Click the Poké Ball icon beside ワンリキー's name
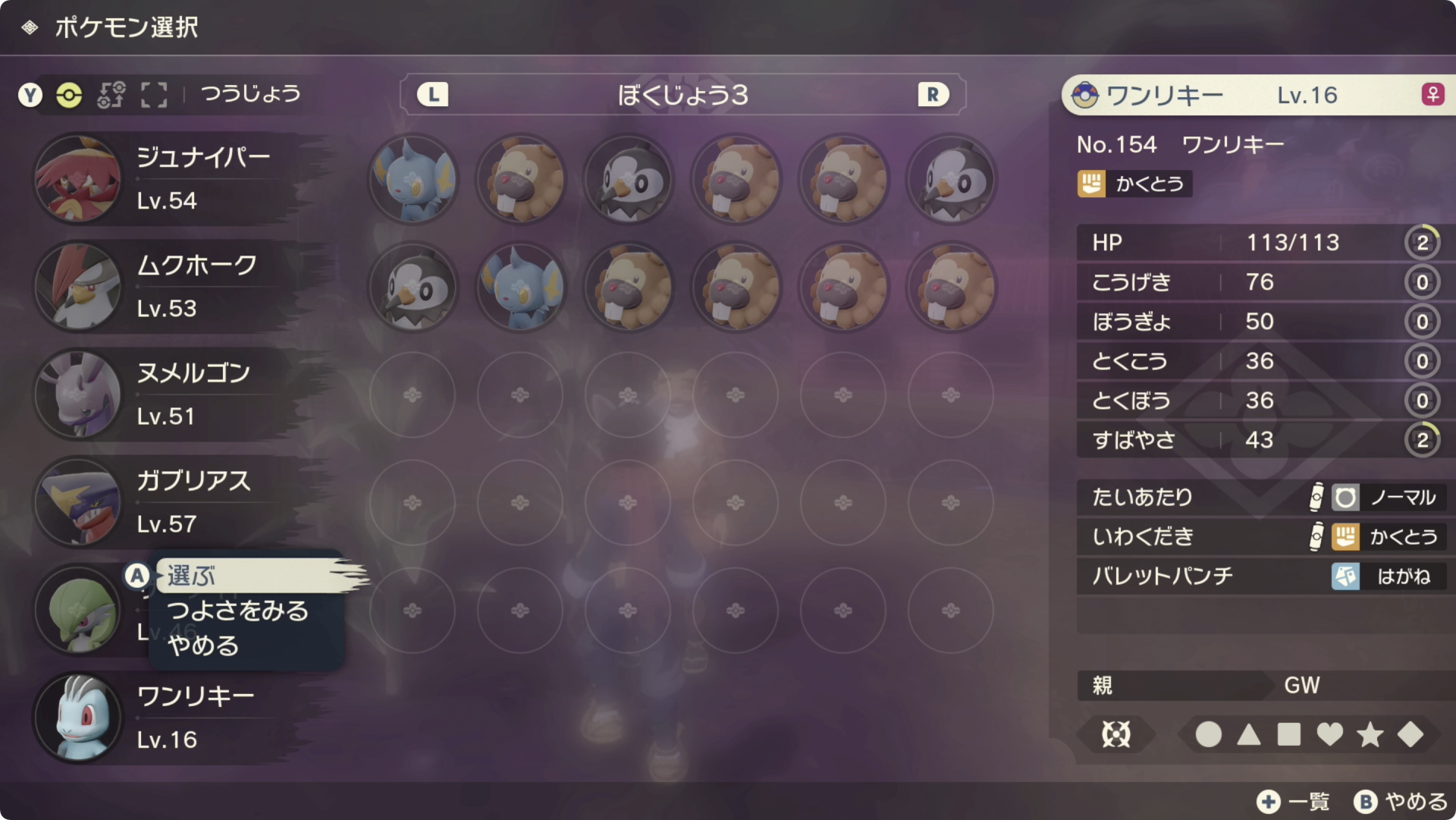1456x820 pixels. click(1086, 94)
